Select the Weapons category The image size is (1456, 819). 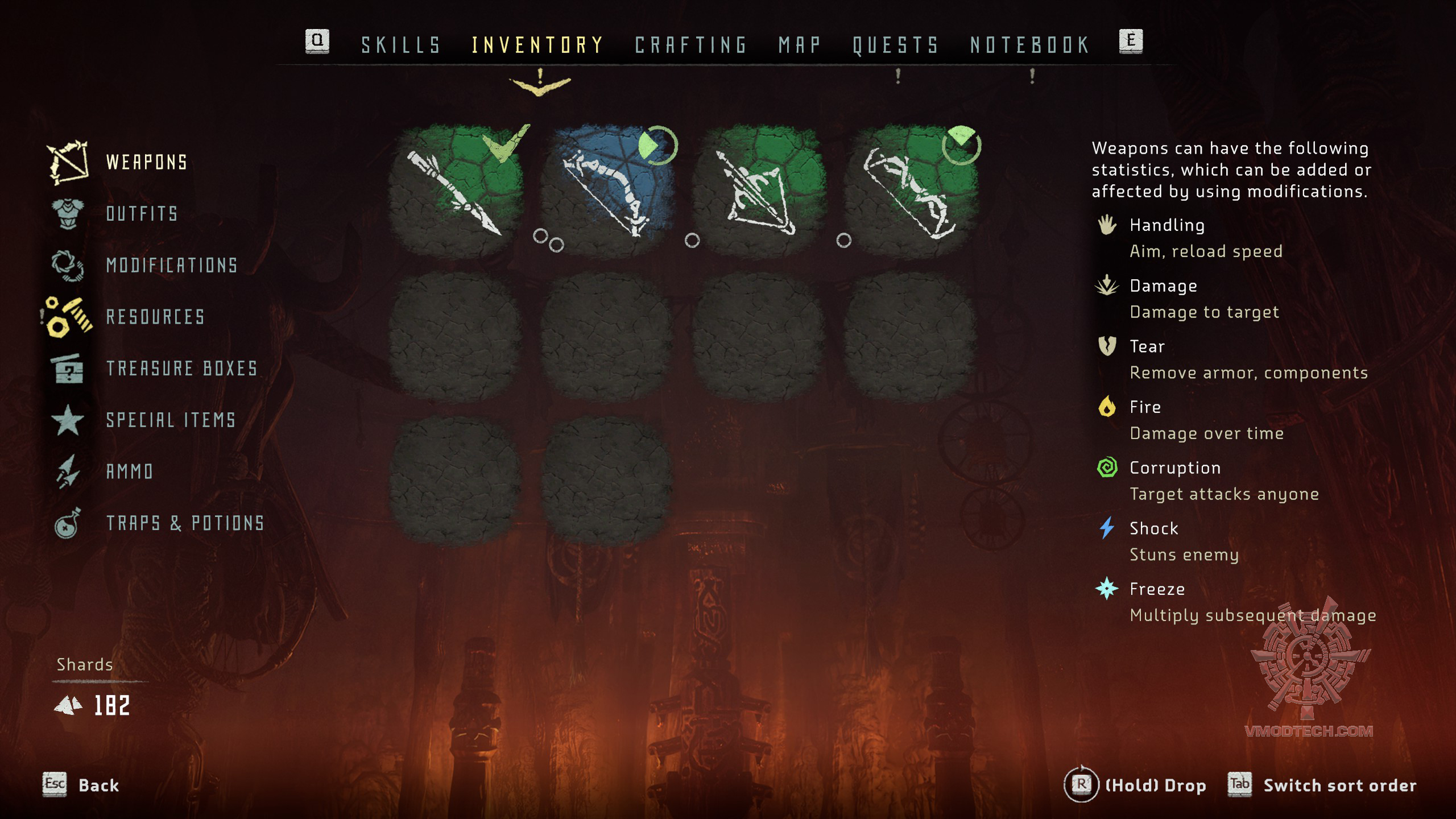pos(146,163)
